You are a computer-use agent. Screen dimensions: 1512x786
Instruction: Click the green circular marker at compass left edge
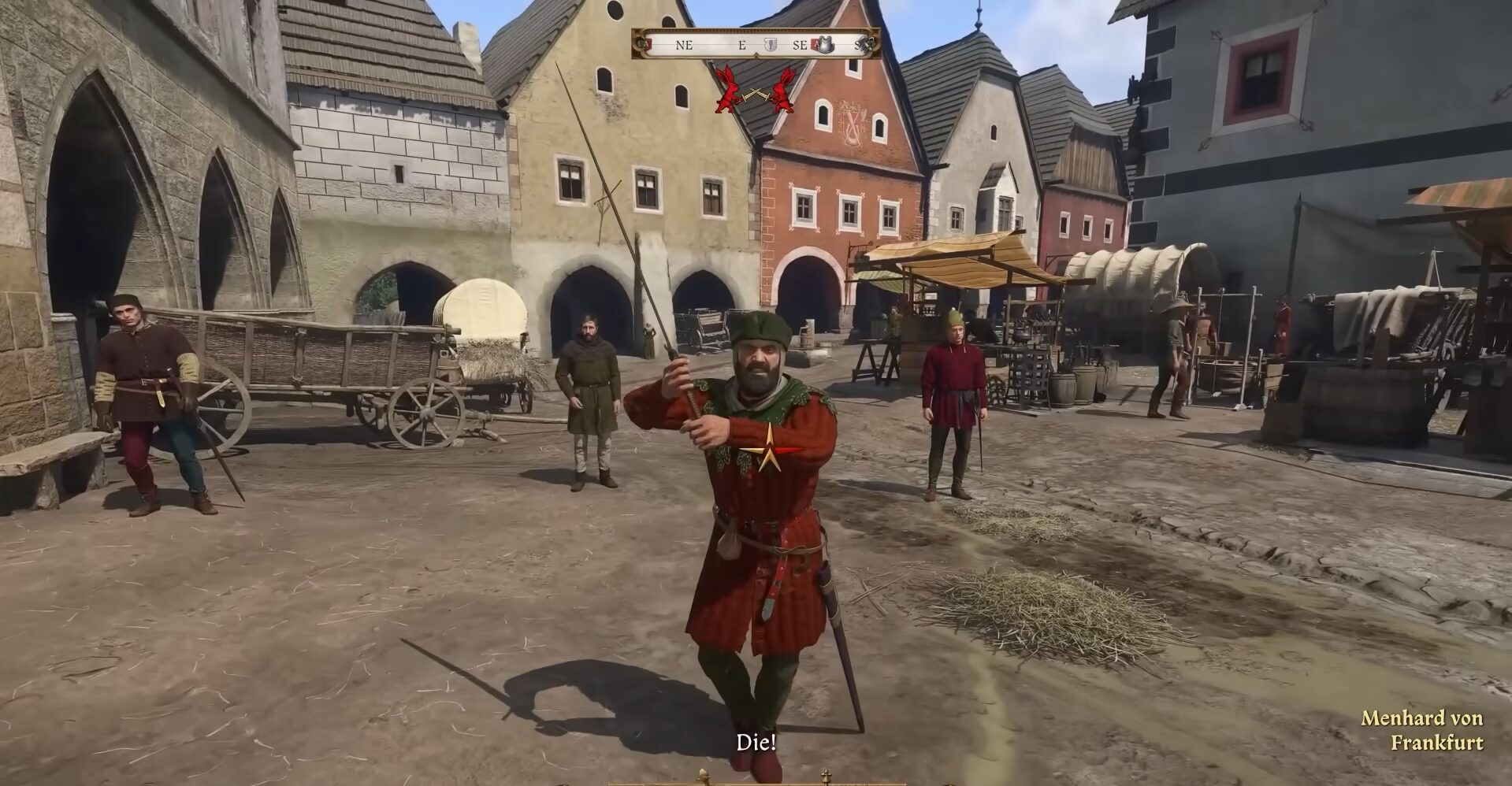click(641, 43)
